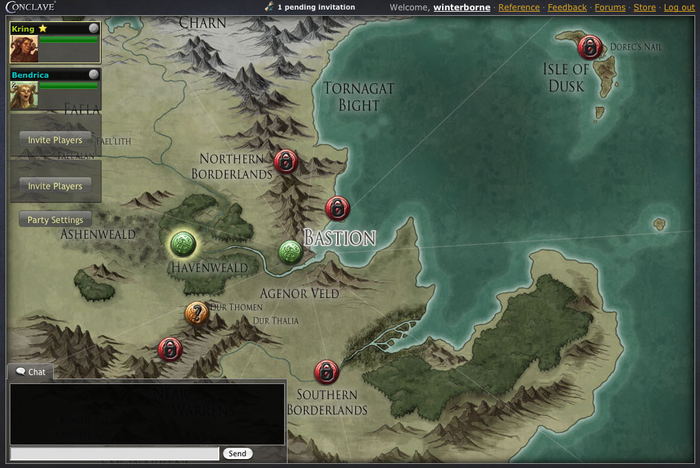Open the Reference link
Viewport: 700px width, 468px height.
pyautogui.click(x=518, y=7)
